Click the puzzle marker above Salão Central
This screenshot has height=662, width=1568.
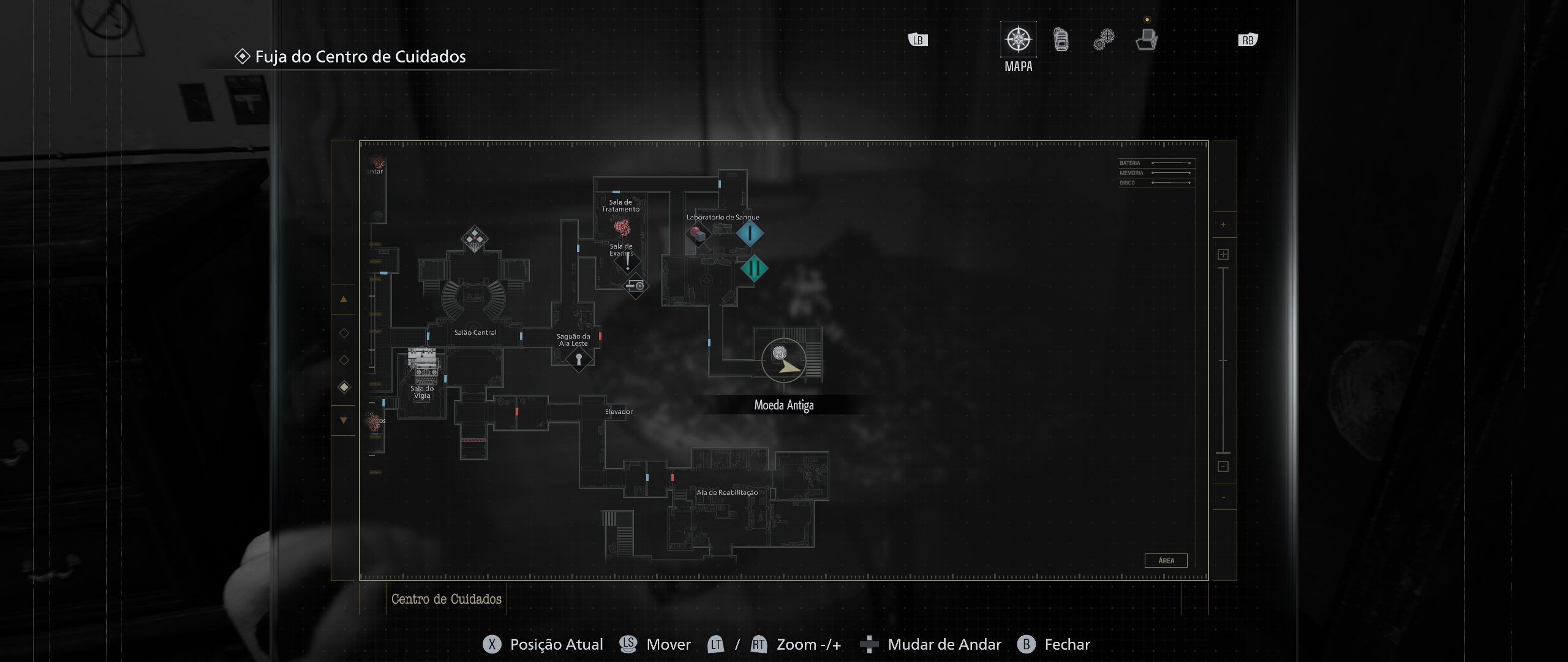[x=474, y=238]
